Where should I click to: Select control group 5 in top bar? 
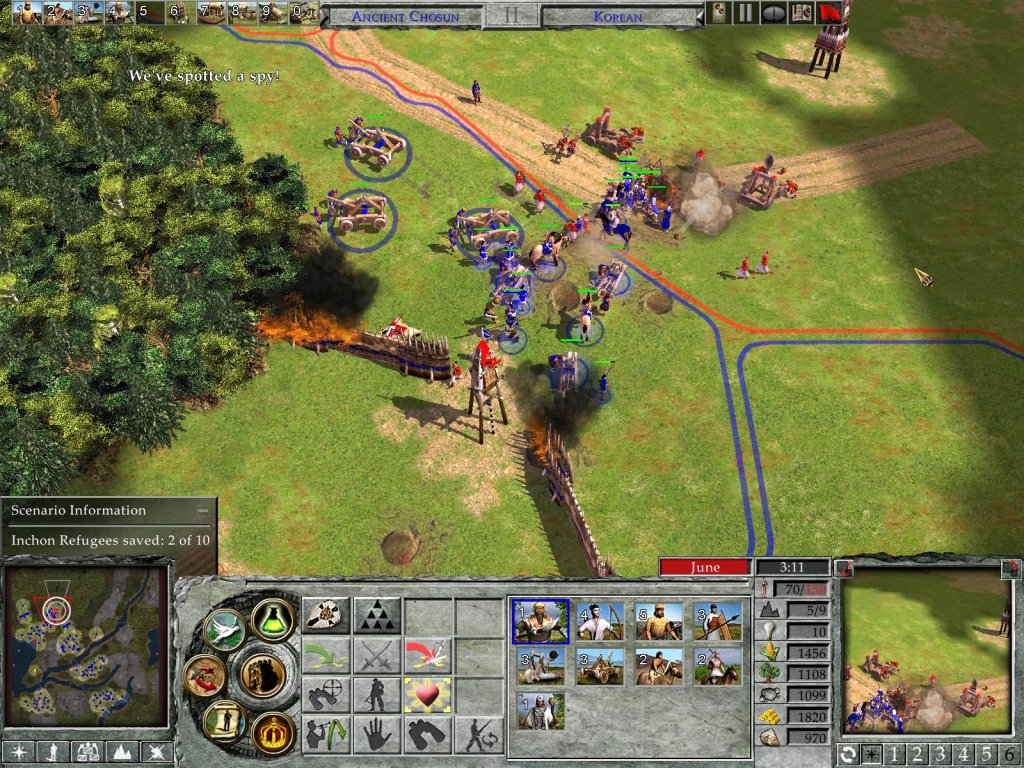tap(147, 13)
